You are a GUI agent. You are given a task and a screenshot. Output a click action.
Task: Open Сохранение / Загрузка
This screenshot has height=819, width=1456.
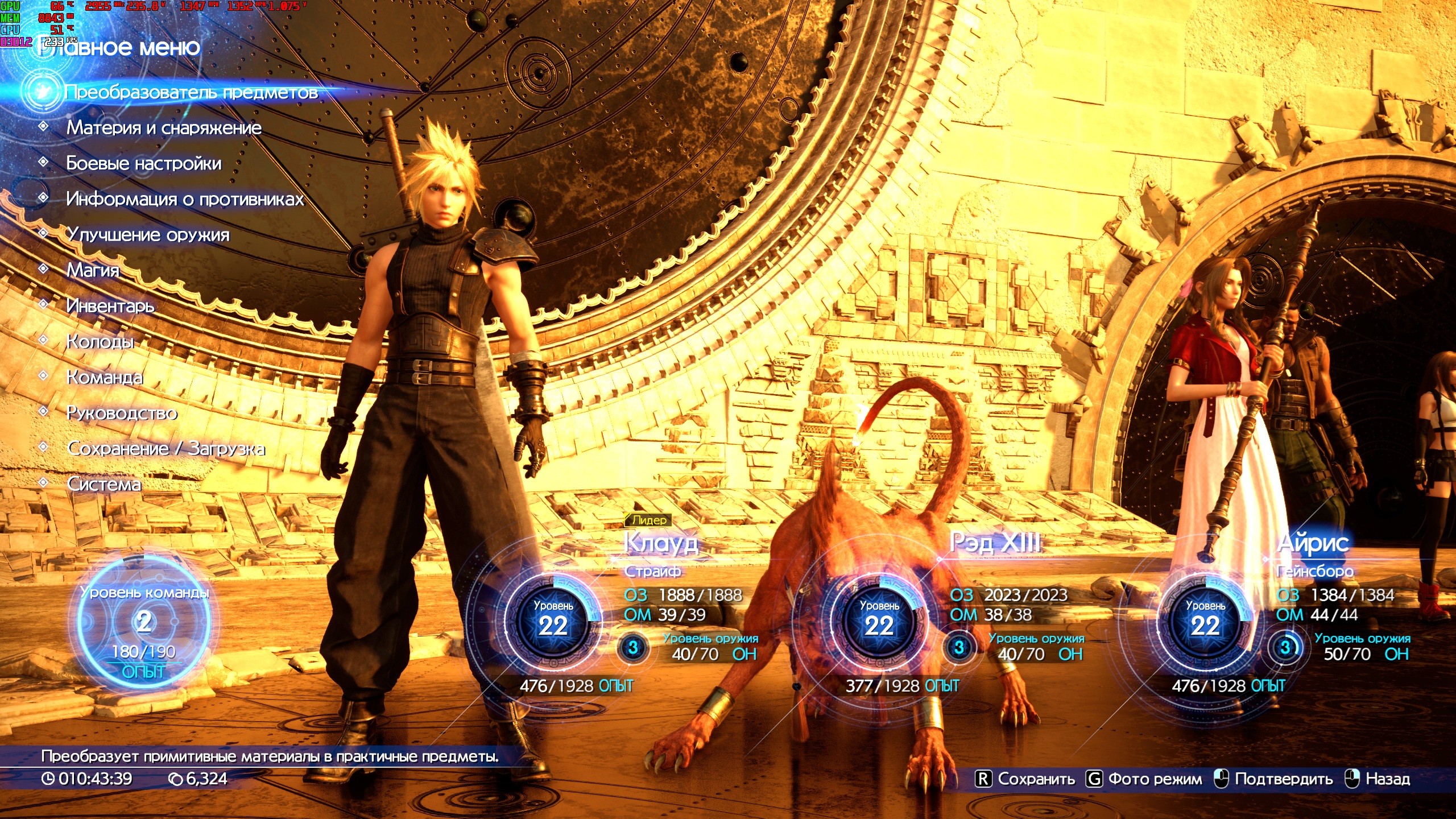pyautogui.click(x=166, y=449)
